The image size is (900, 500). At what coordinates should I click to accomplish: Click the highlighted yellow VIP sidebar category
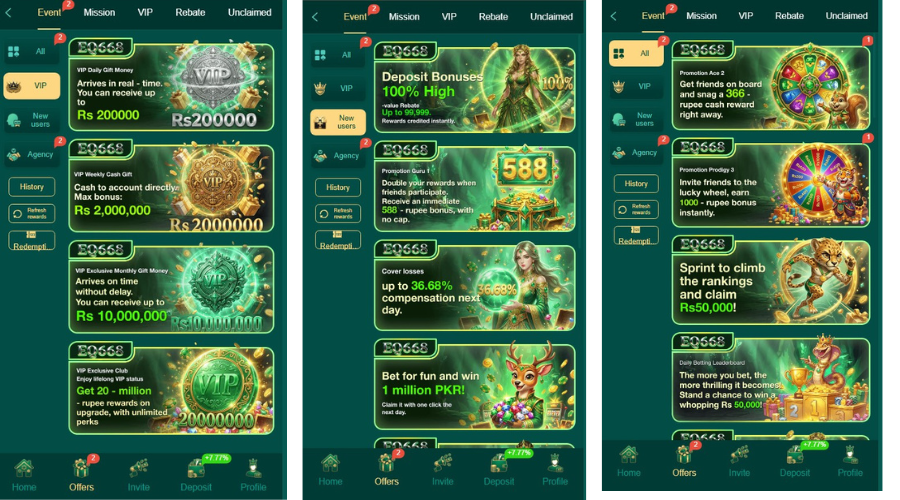tap(32, 86)
